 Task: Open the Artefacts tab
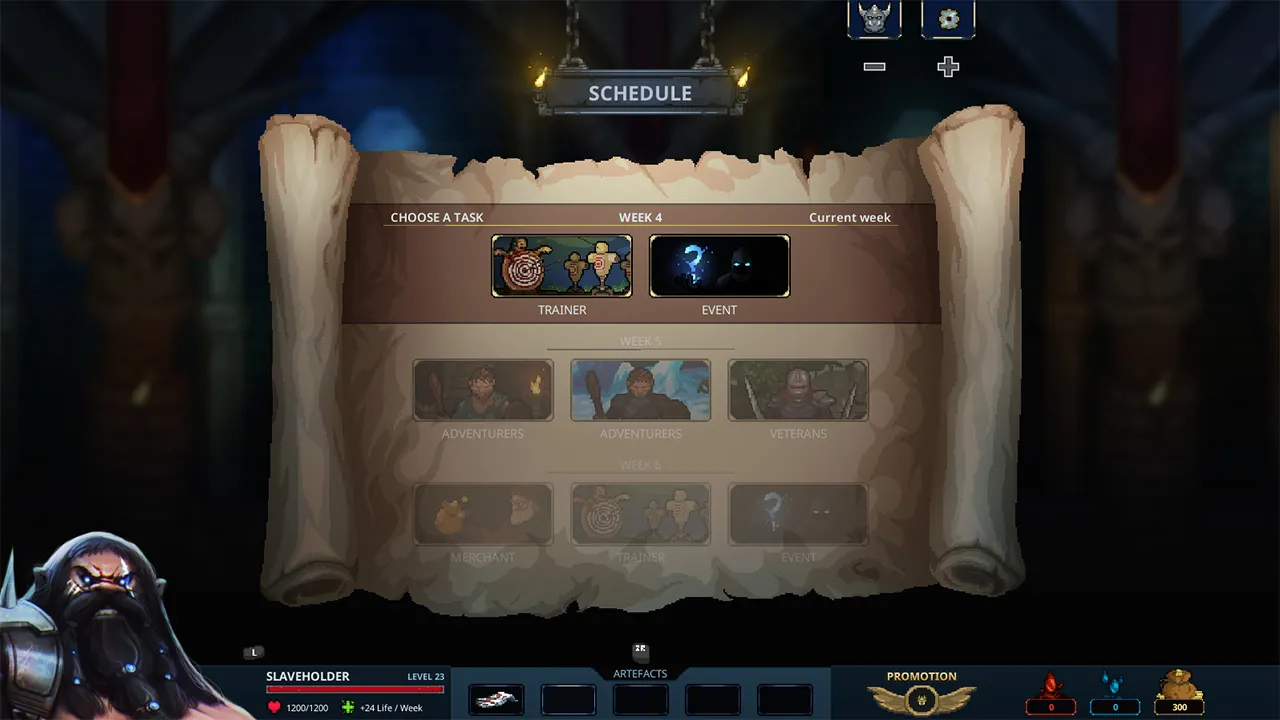(x=640, y=673)
